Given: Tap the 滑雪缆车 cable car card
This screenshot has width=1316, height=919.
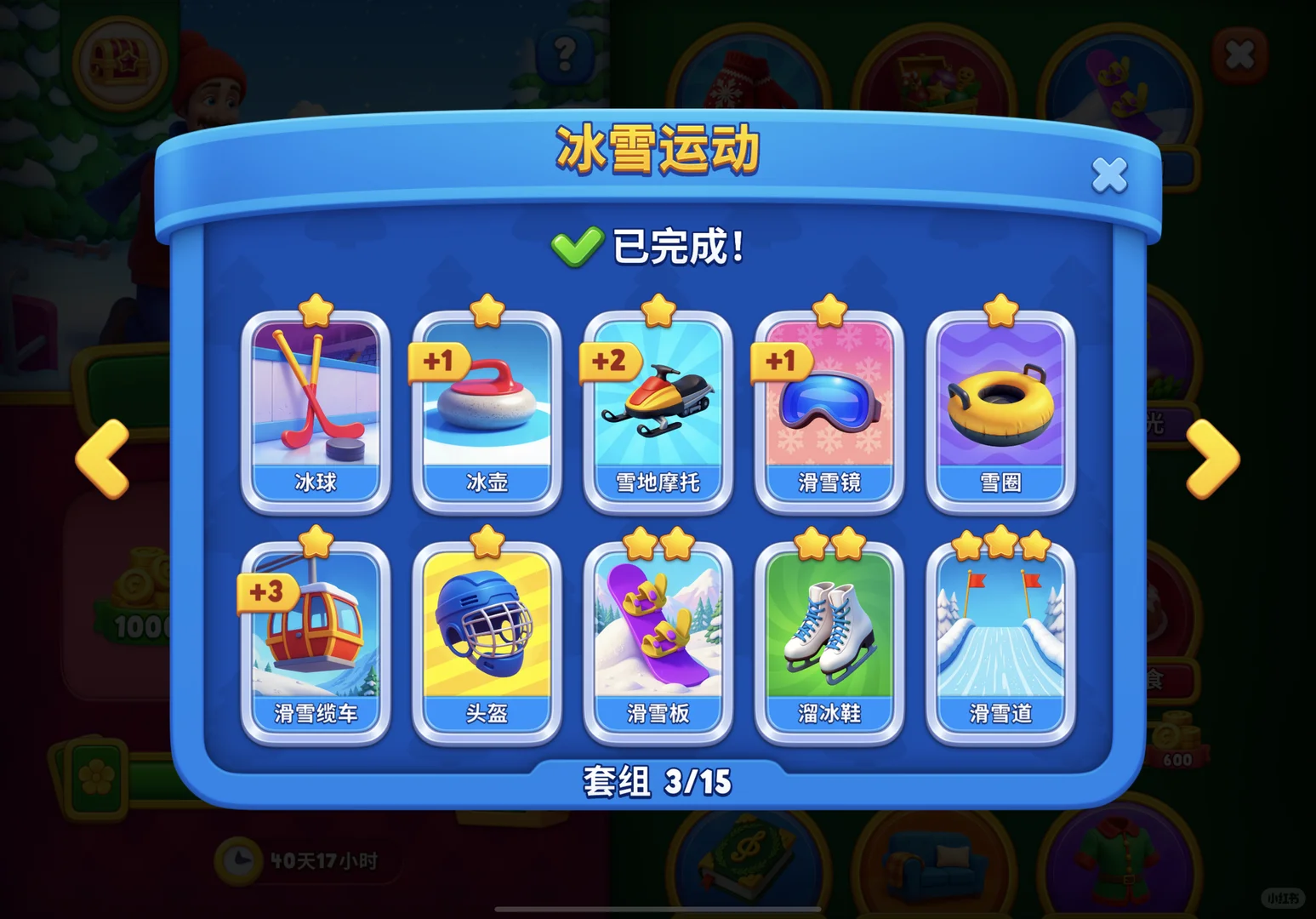Looking at the screenshot, I should pos(316,638).
